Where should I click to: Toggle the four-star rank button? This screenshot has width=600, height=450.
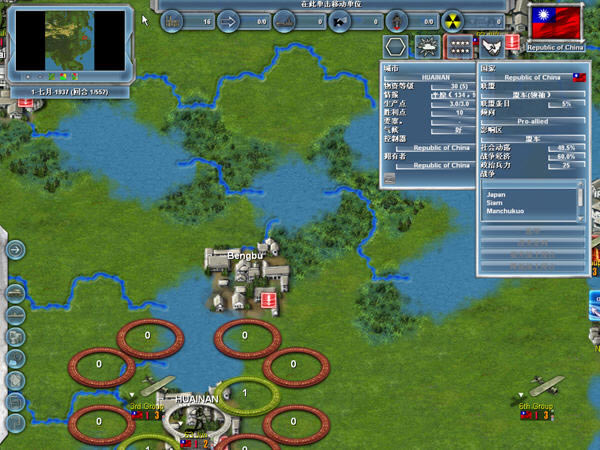tap(458, 46)
